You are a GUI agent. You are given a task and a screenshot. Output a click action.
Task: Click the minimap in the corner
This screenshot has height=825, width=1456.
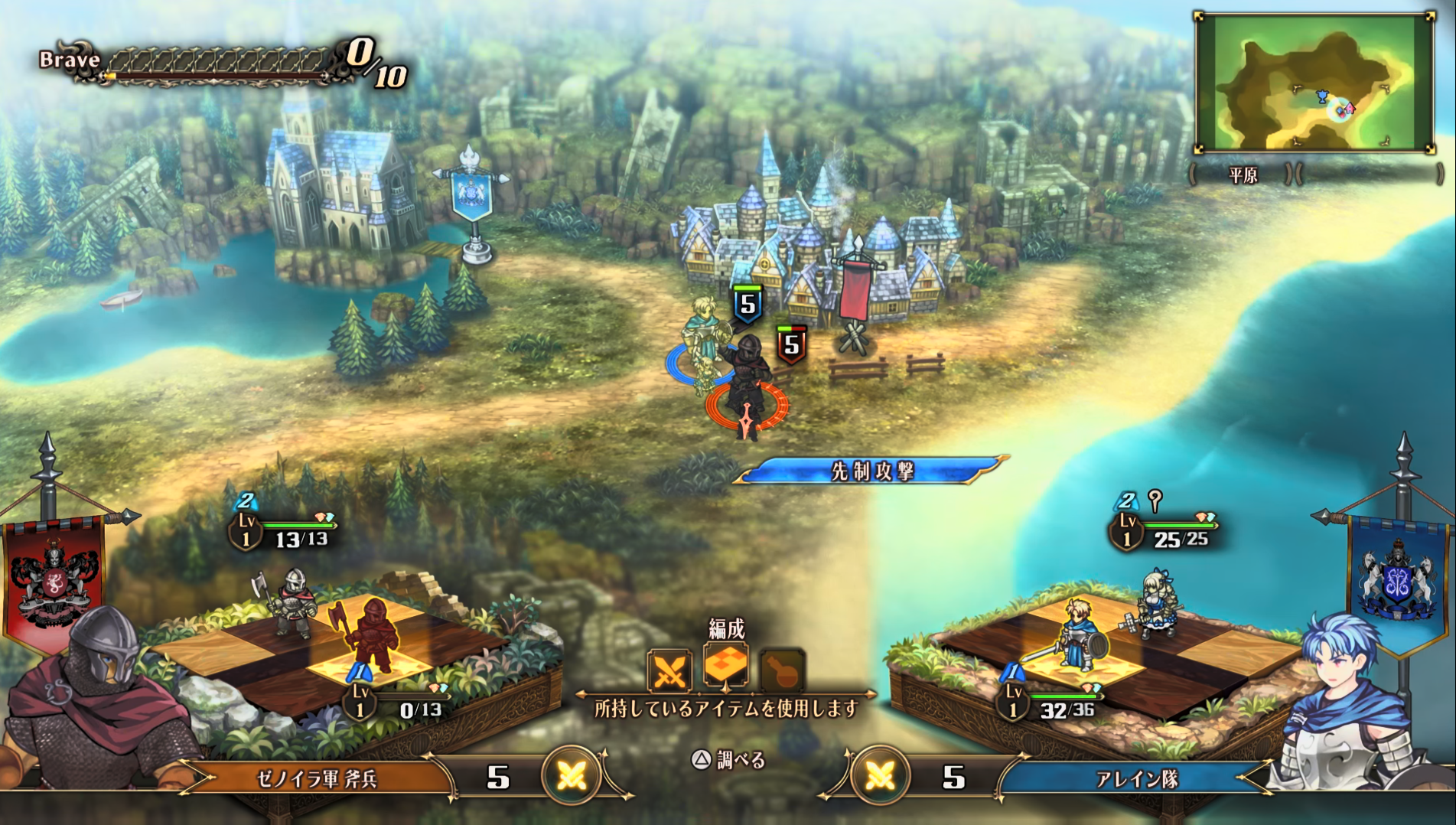coord(1314,83)
